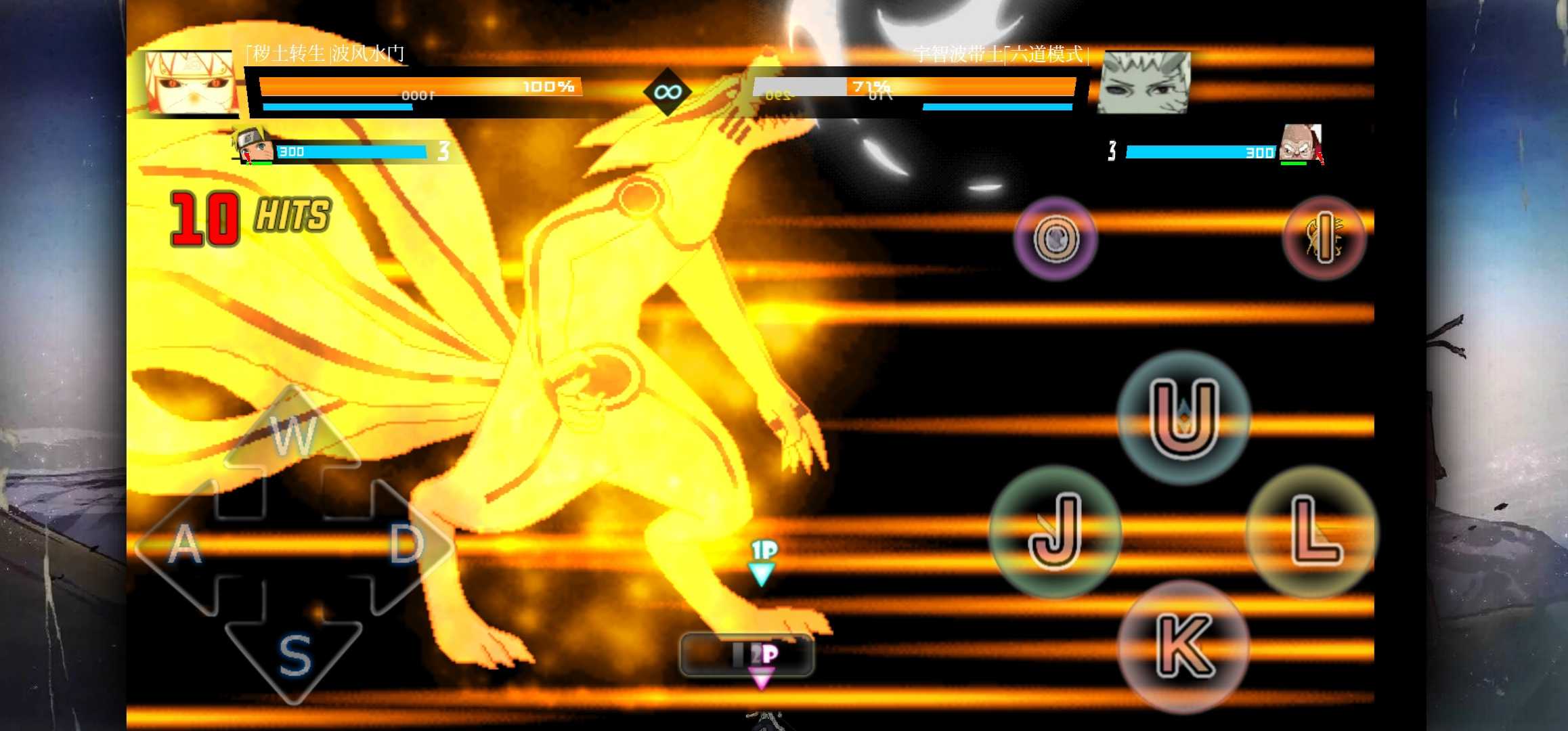Tap the W up arrow
The width and height of the screenshot is (1568, 731).
(x=293, y=433)
